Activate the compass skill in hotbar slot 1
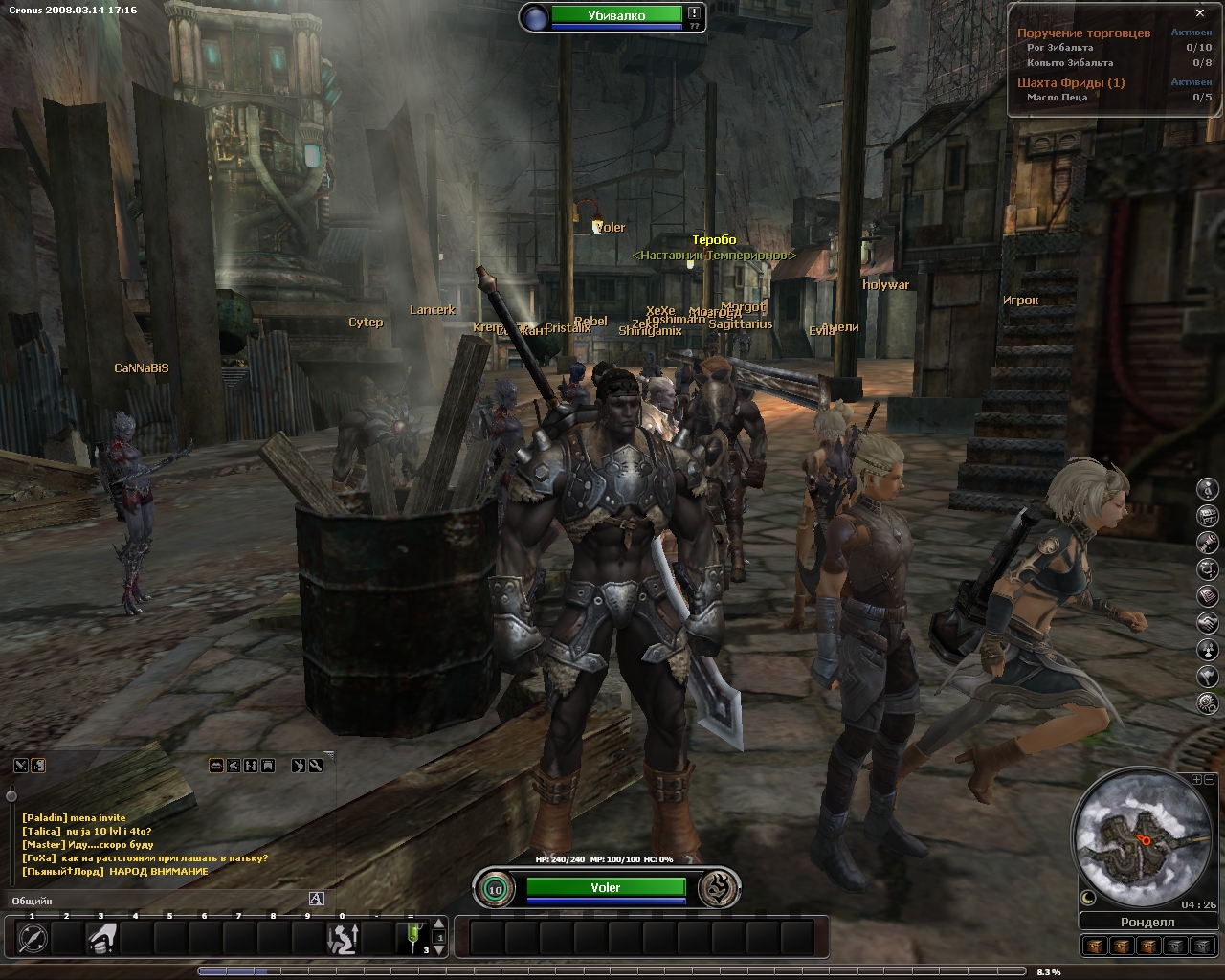The image size is (1225, 980). coord(33,938)
